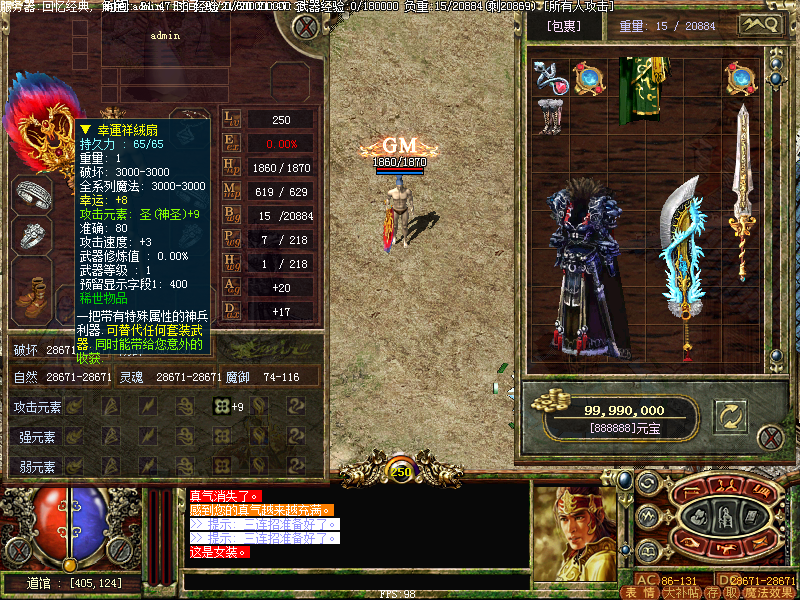Click the chat input line

pos(355,581)
